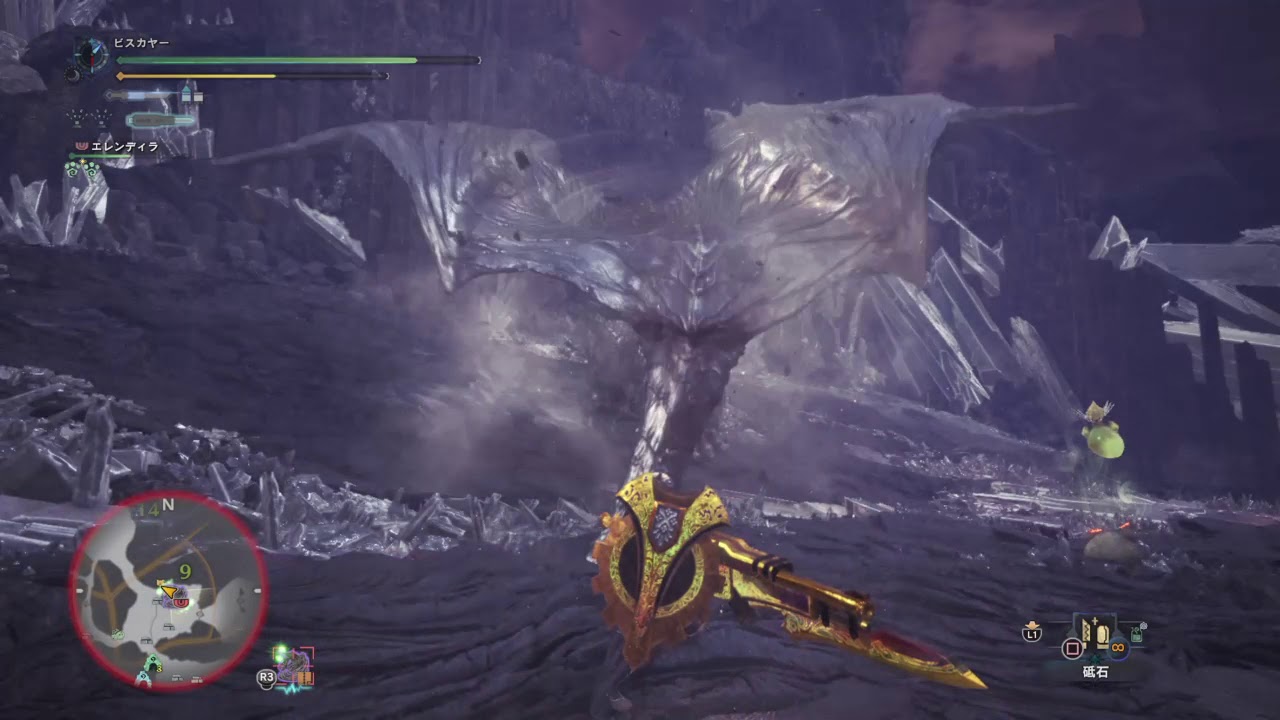Click the compass icon top-left
The height and width of the screenshot is (720, 1280).
pyautogui.click(x=90, y=55)
